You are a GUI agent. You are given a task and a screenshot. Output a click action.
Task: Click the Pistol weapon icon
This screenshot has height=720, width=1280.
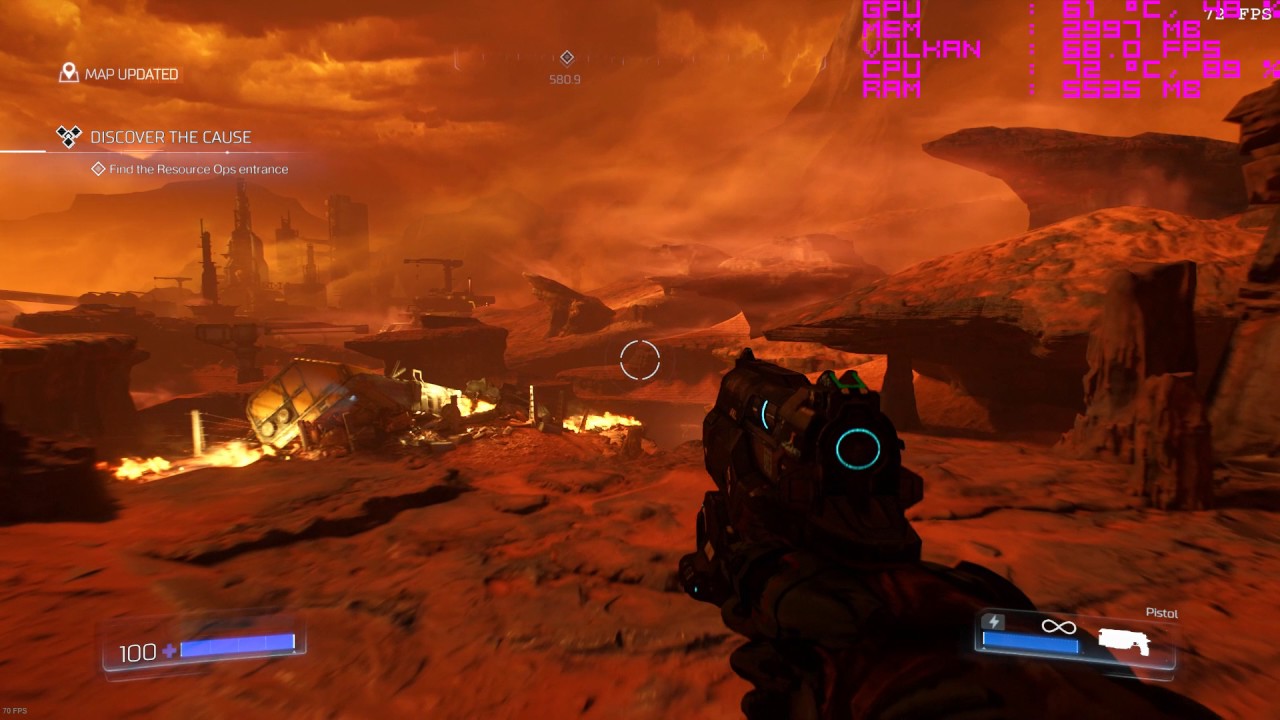point(1124,640)
